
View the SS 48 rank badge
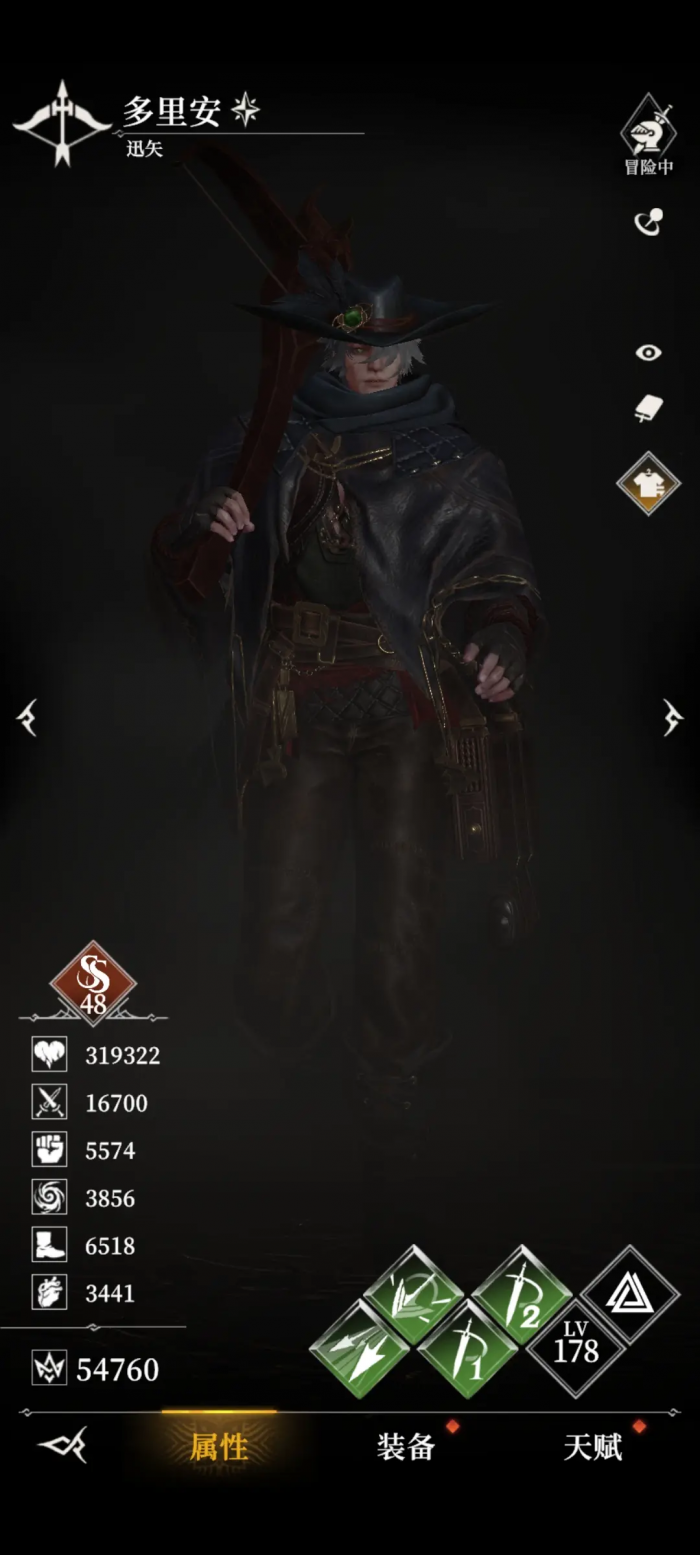pos(93,984)
